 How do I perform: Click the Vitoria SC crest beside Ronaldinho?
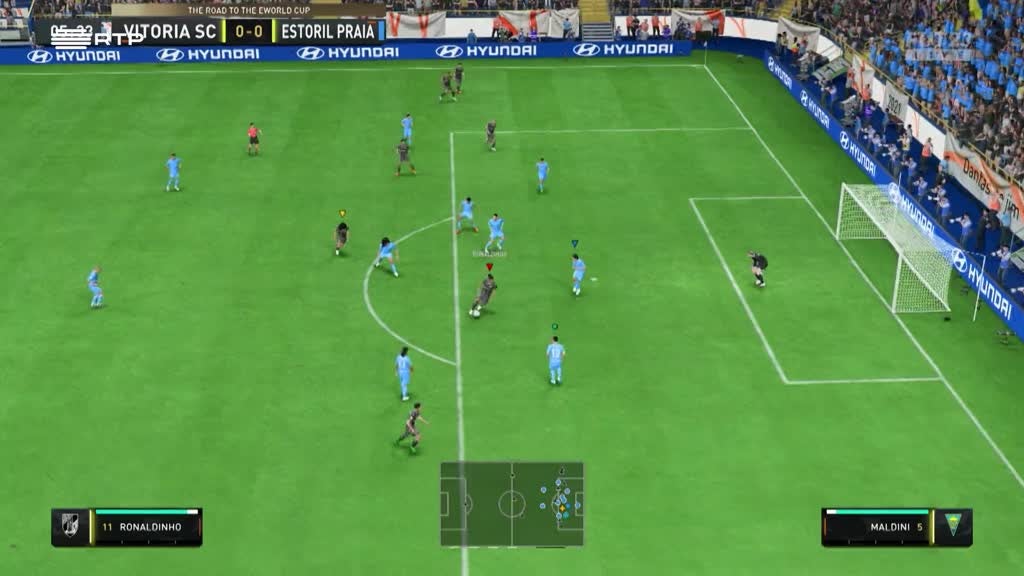(x=70, y=527)
